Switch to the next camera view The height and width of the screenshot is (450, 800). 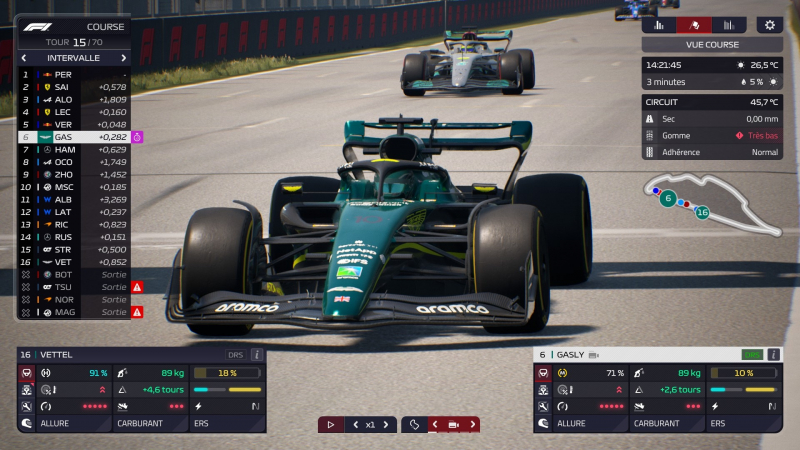pos(473,424)
